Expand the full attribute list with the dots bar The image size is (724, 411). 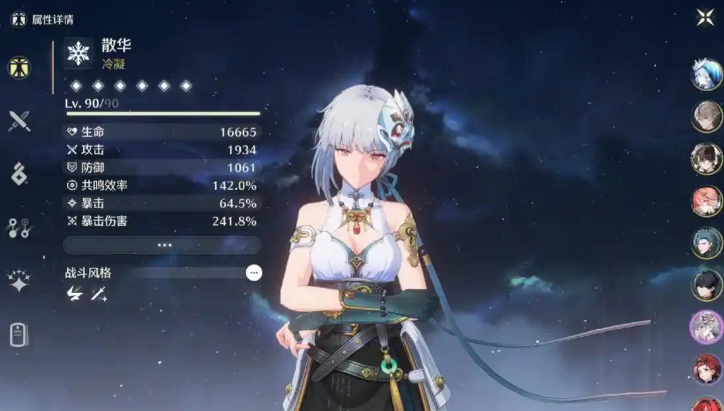pos(162,245)
